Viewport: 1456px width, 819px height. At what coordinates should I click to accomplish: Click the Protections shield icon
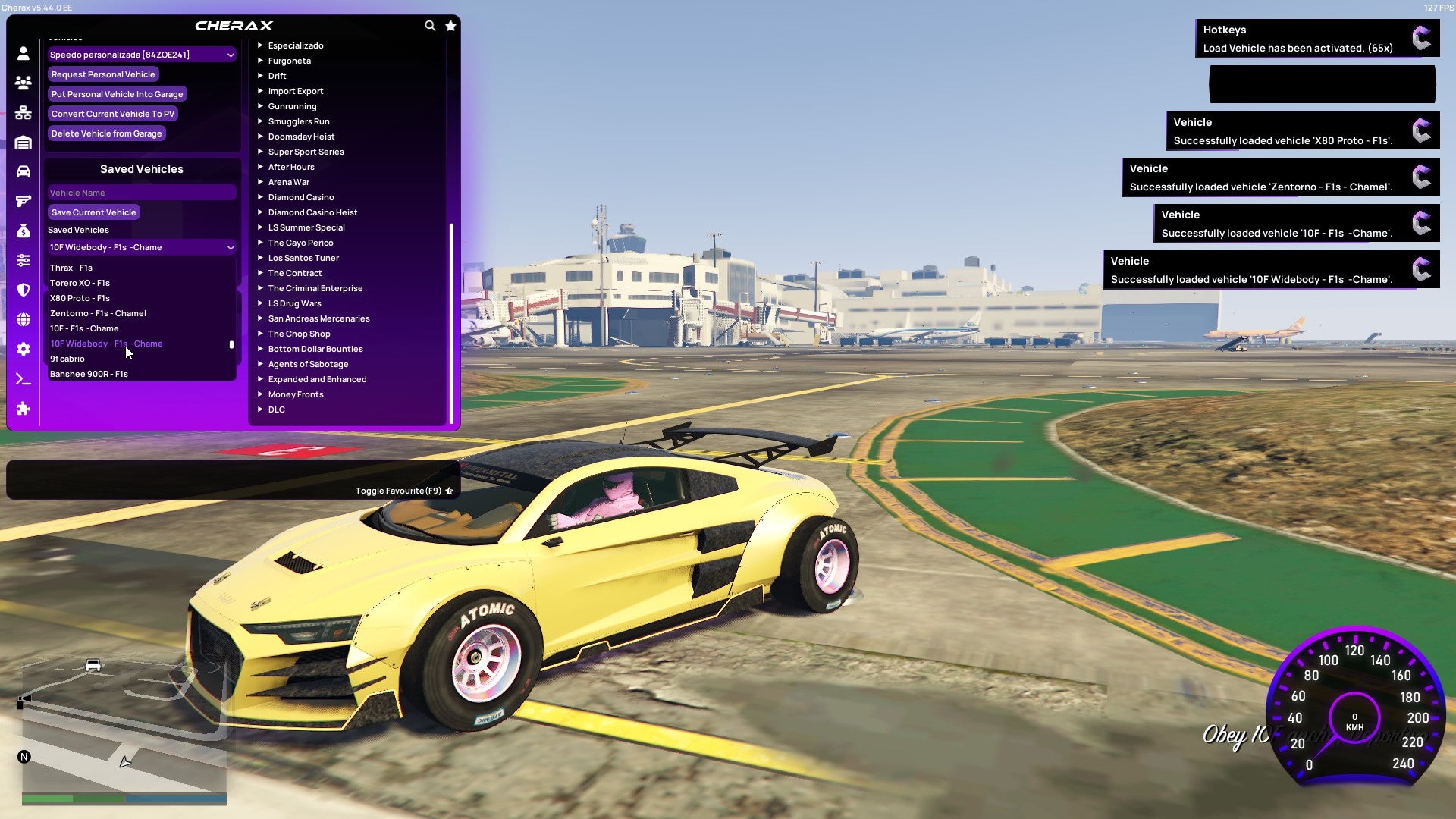(23, 290)
